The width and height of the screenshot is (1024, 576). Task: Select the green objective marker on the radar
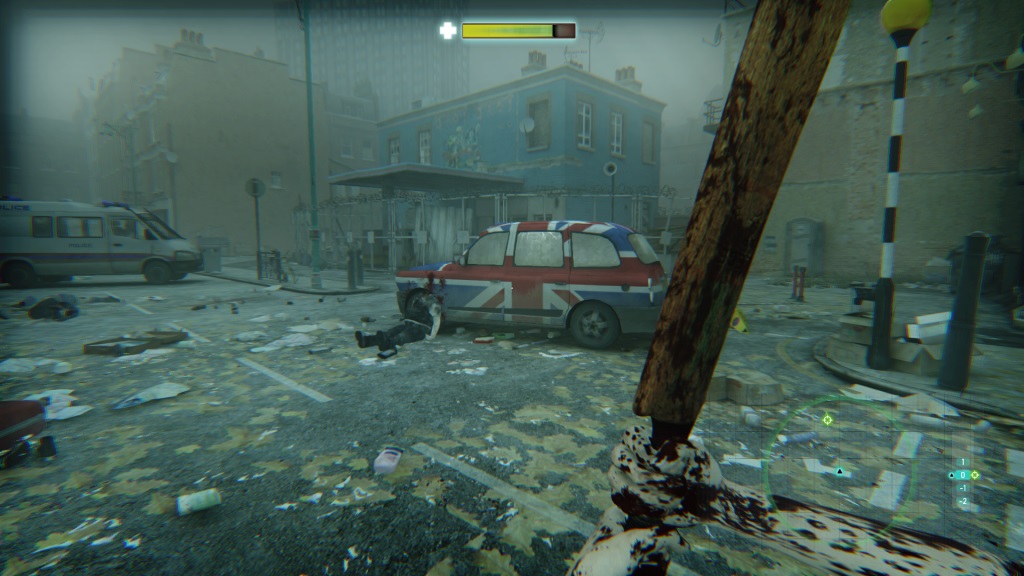coord(828,420)
